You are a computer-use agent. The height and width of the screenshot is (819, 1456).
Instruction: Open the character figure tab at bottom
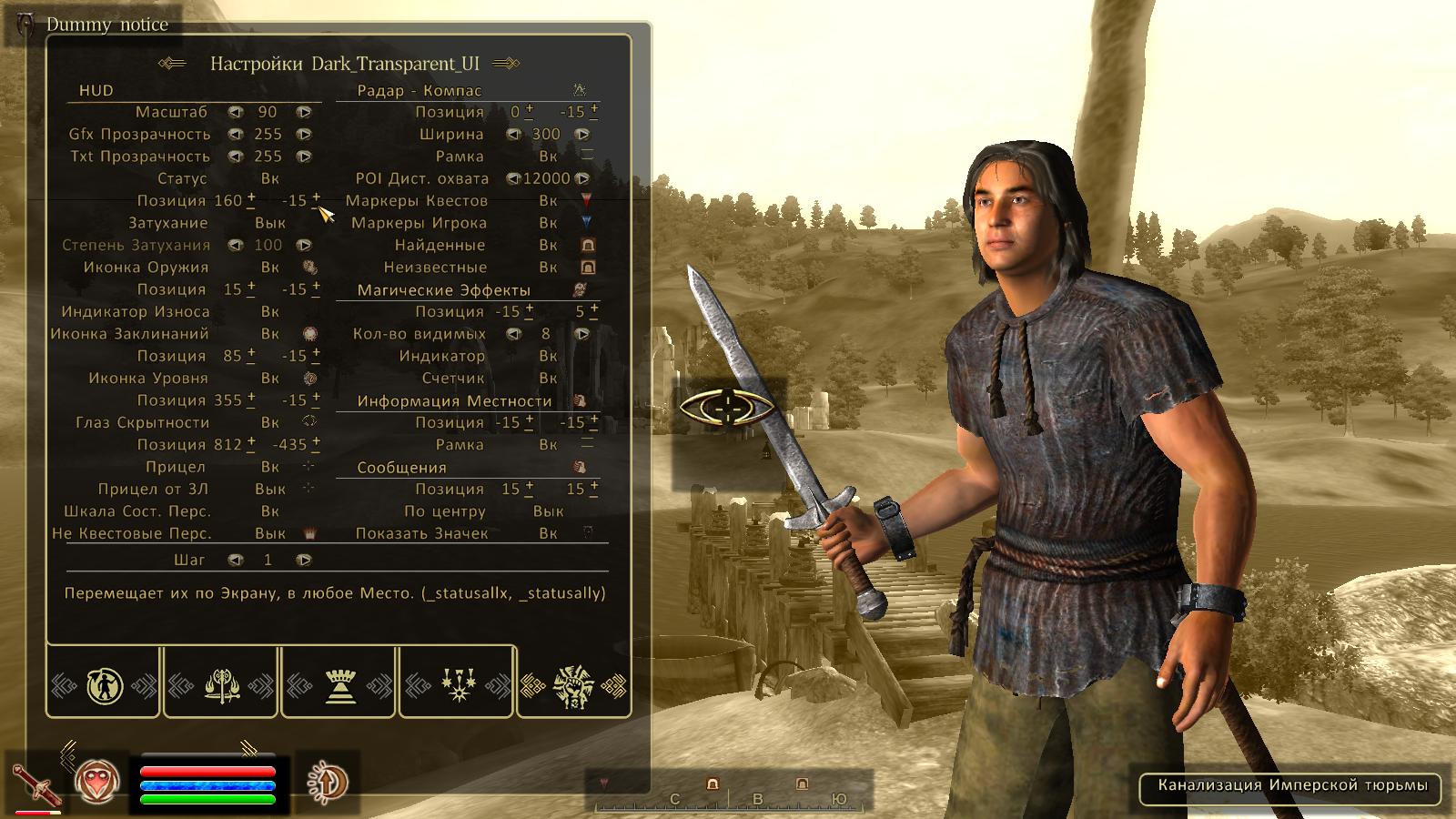click(105, 684)
